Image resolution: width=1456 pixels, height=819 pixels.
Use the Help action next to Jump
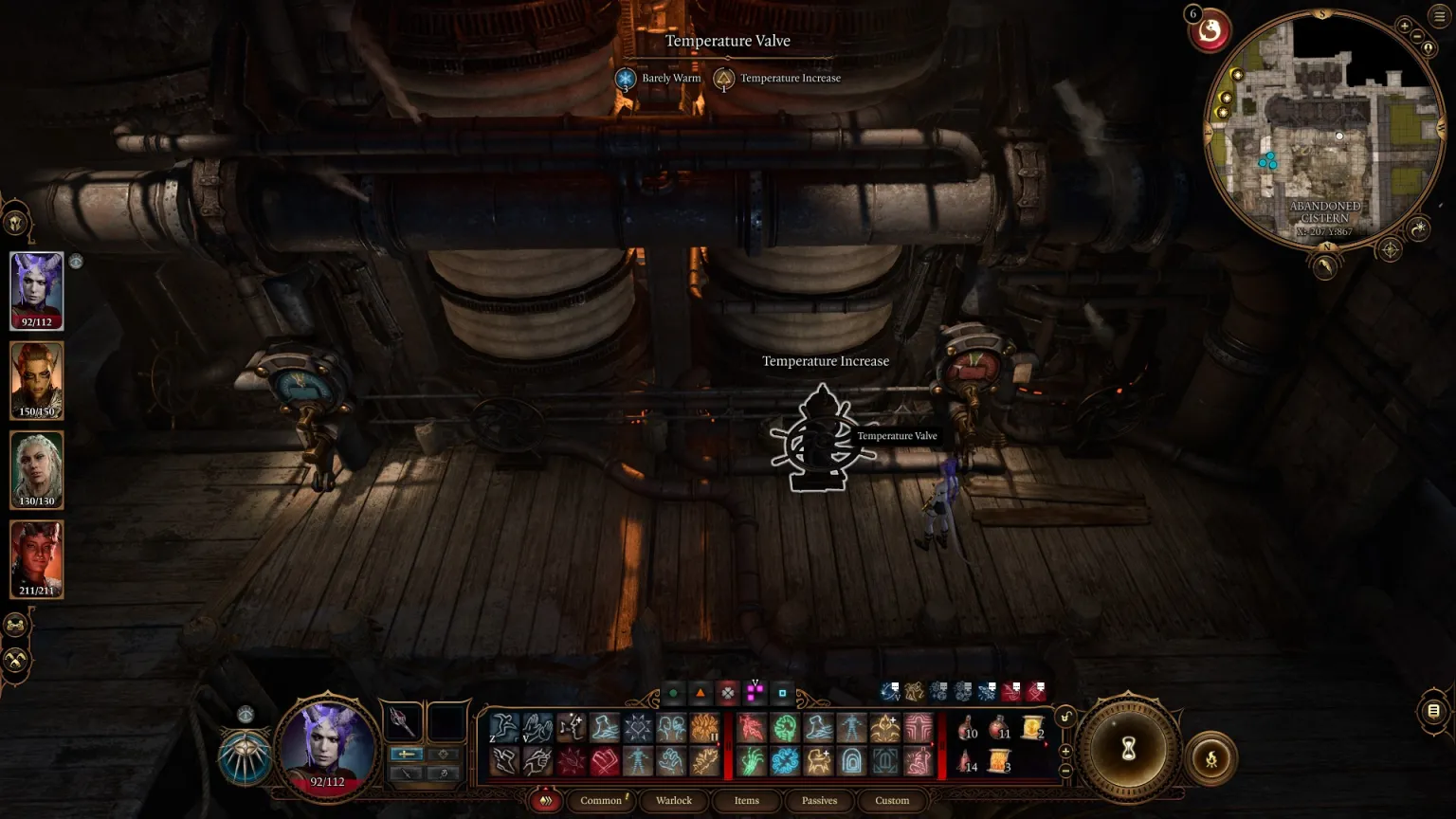coord(537,725)
